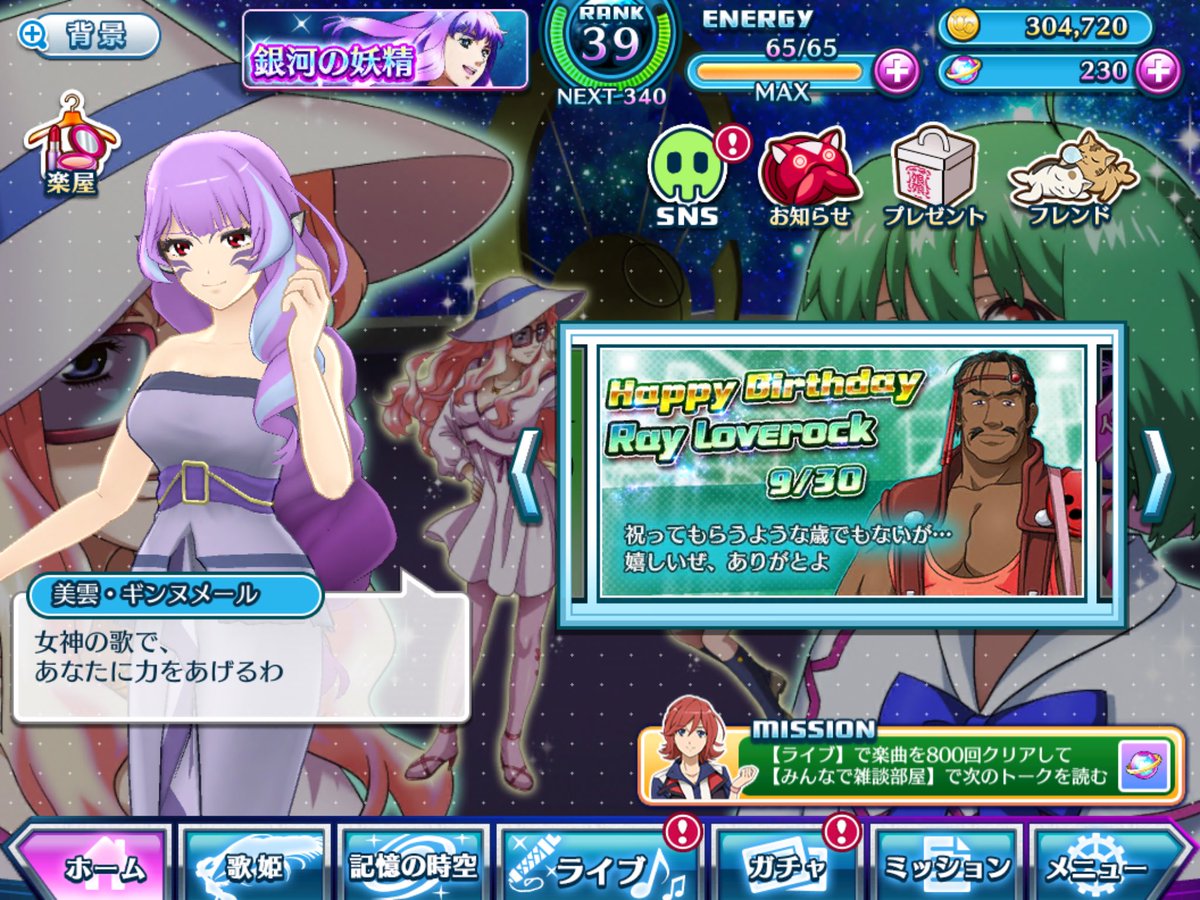Open the 背景 background viewer
Screen dimensions: 1200x900
click(88, 36)
